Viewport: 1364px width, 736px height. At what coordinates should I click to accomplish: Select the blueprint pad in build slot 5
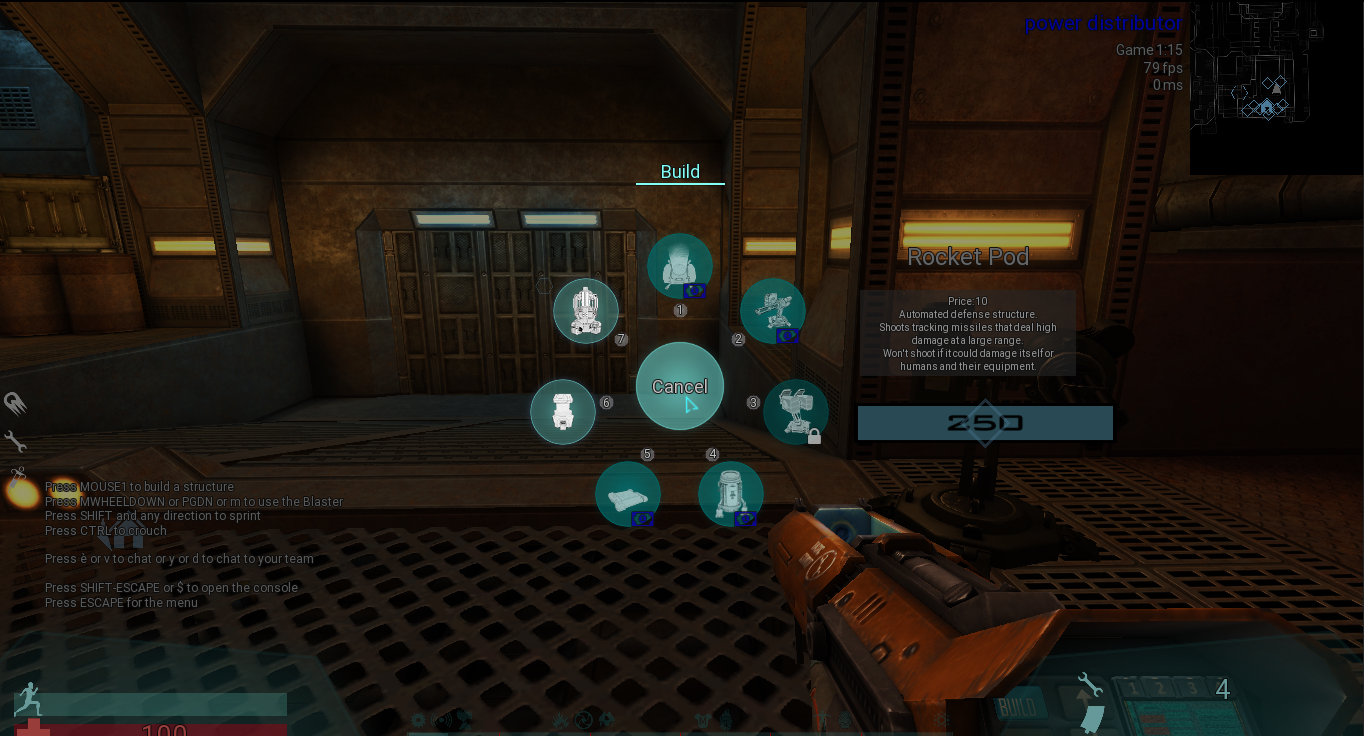click(628, 492)
